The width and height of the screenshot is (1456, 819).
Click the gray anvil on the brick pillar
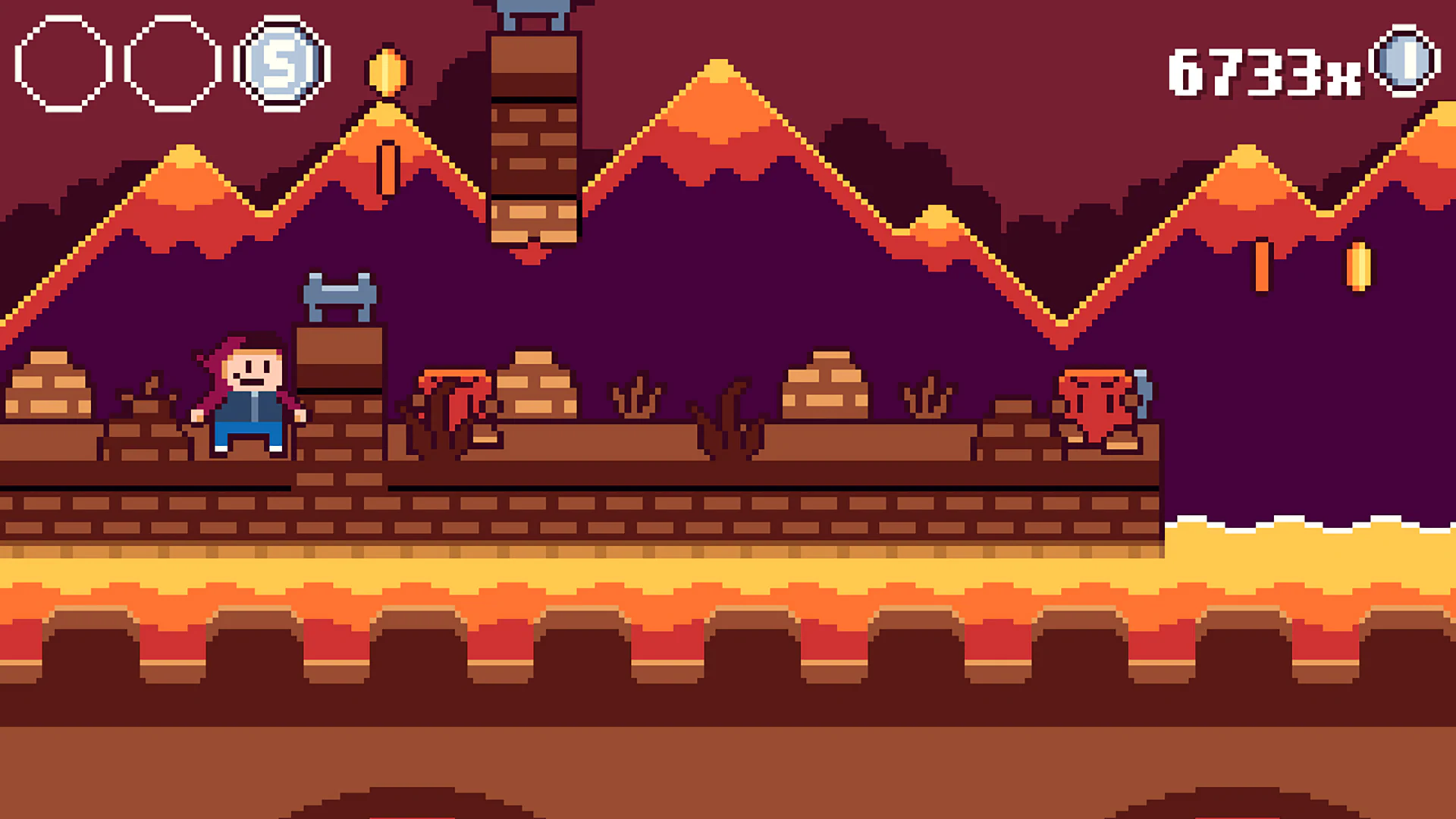(x=340, y=296)
